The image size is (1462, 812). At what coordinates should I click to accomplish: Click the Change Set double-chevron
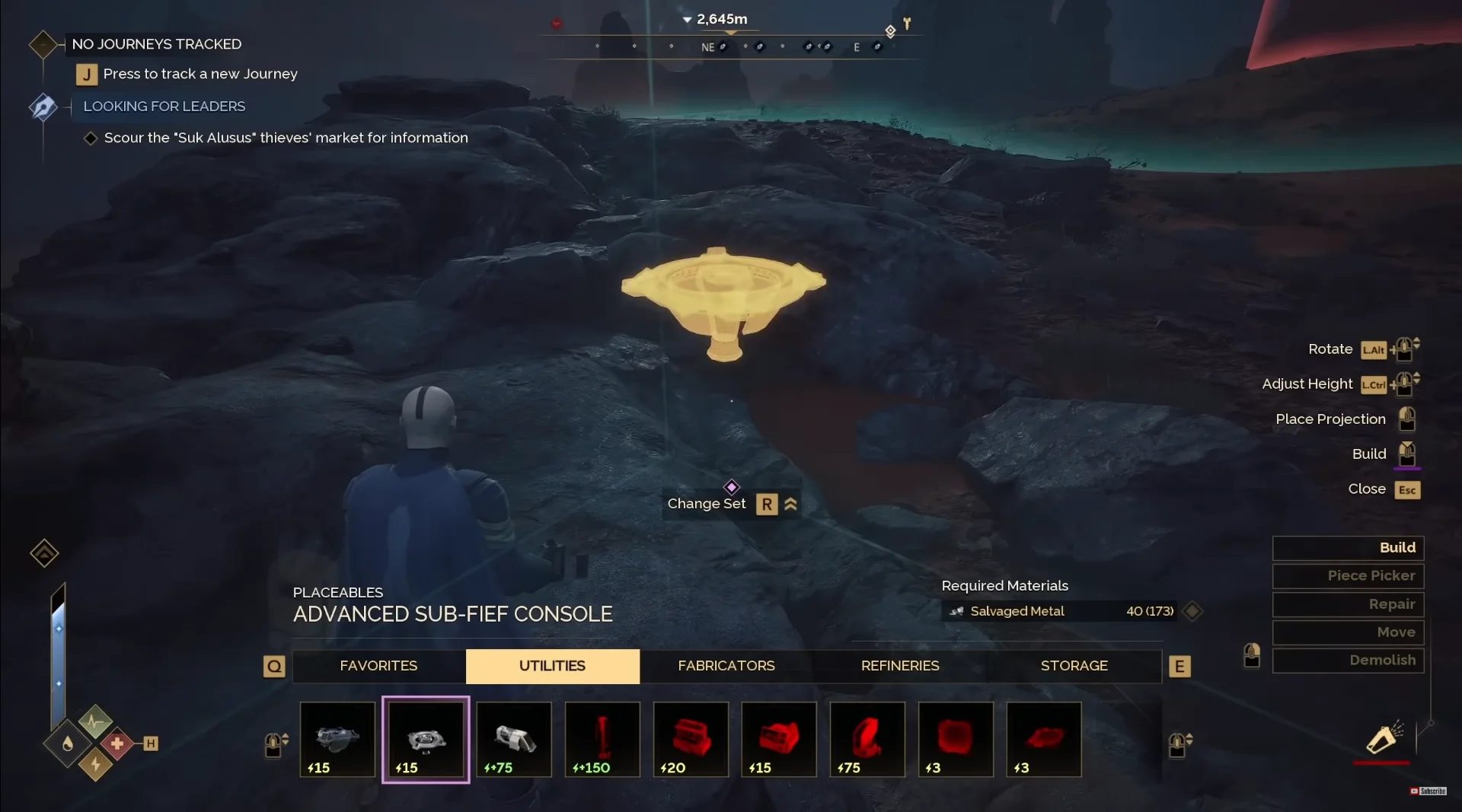click(x=790, y=504)
